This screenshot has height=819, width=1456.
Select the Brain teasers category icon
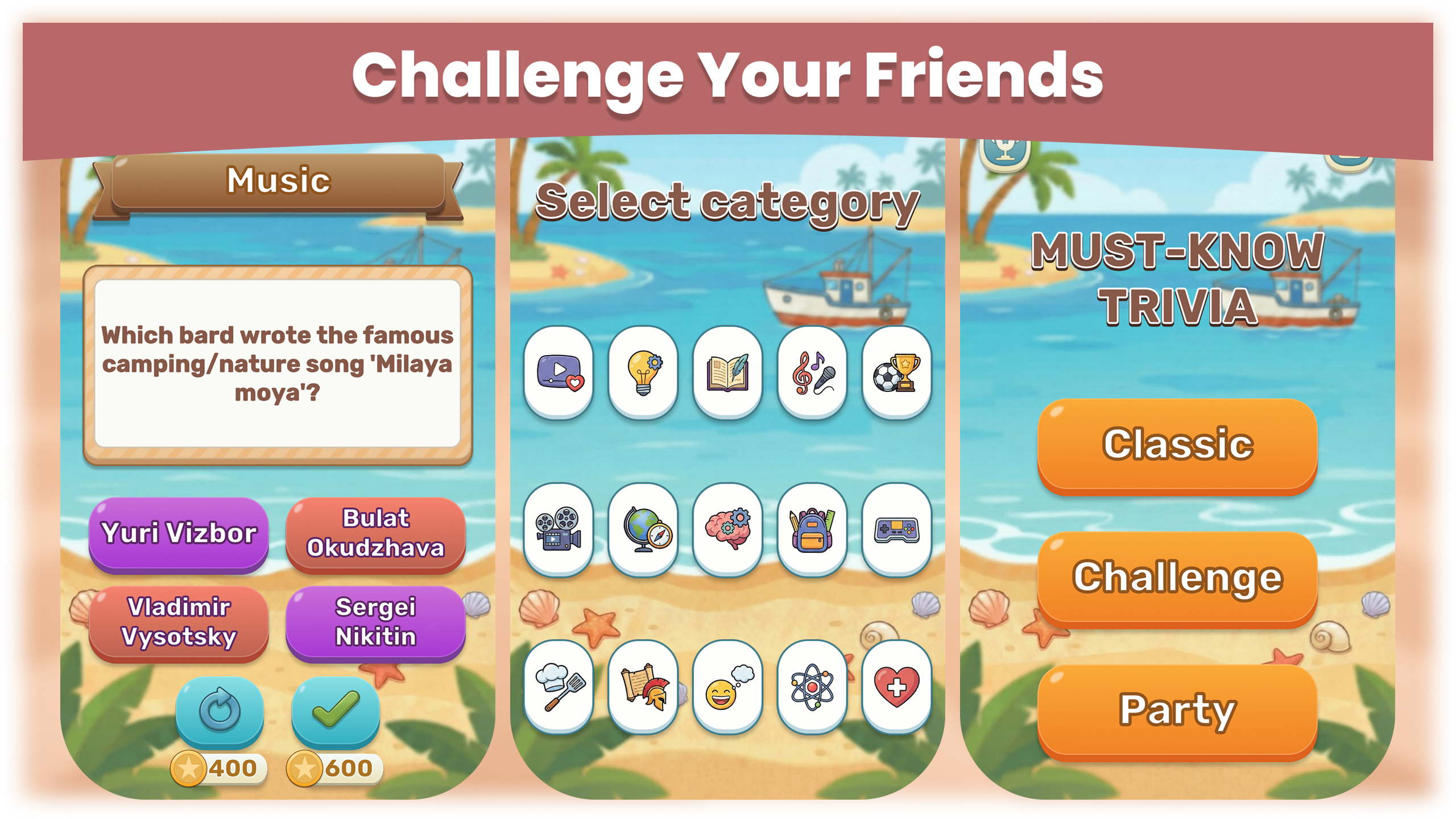(728, 529)
